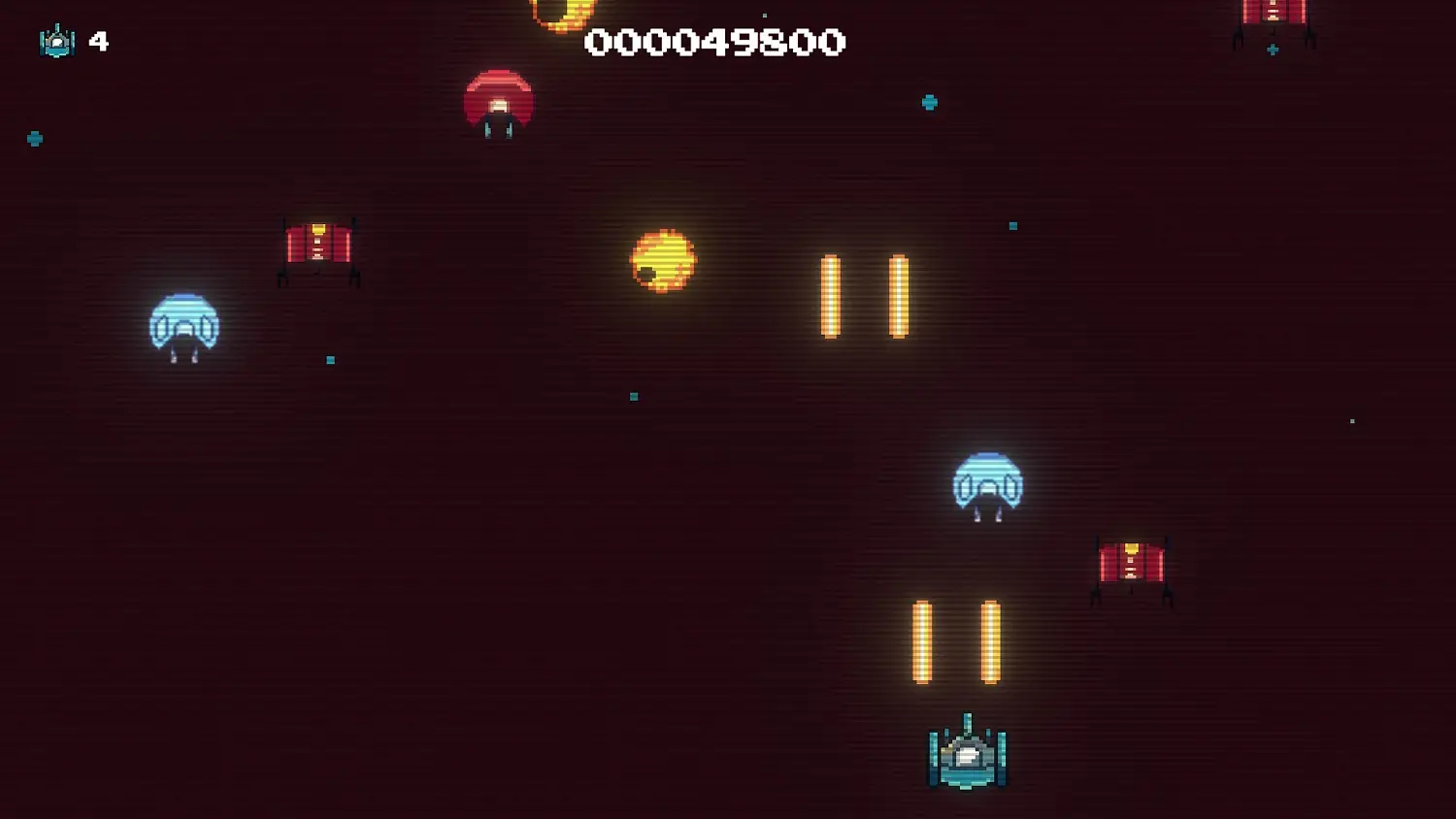Select the flaming asteroid in the center
The height and width of the screenshot is (819, 1456).
(x=662, y=262)
